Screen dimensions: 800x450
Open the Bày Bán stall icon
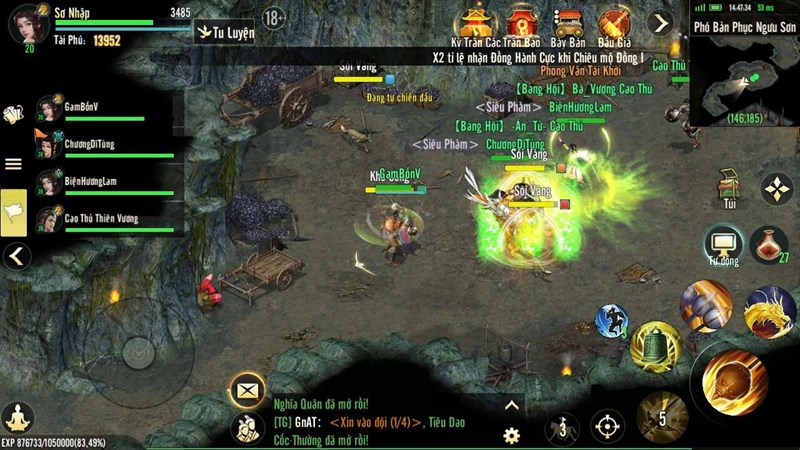click(567, 25)
